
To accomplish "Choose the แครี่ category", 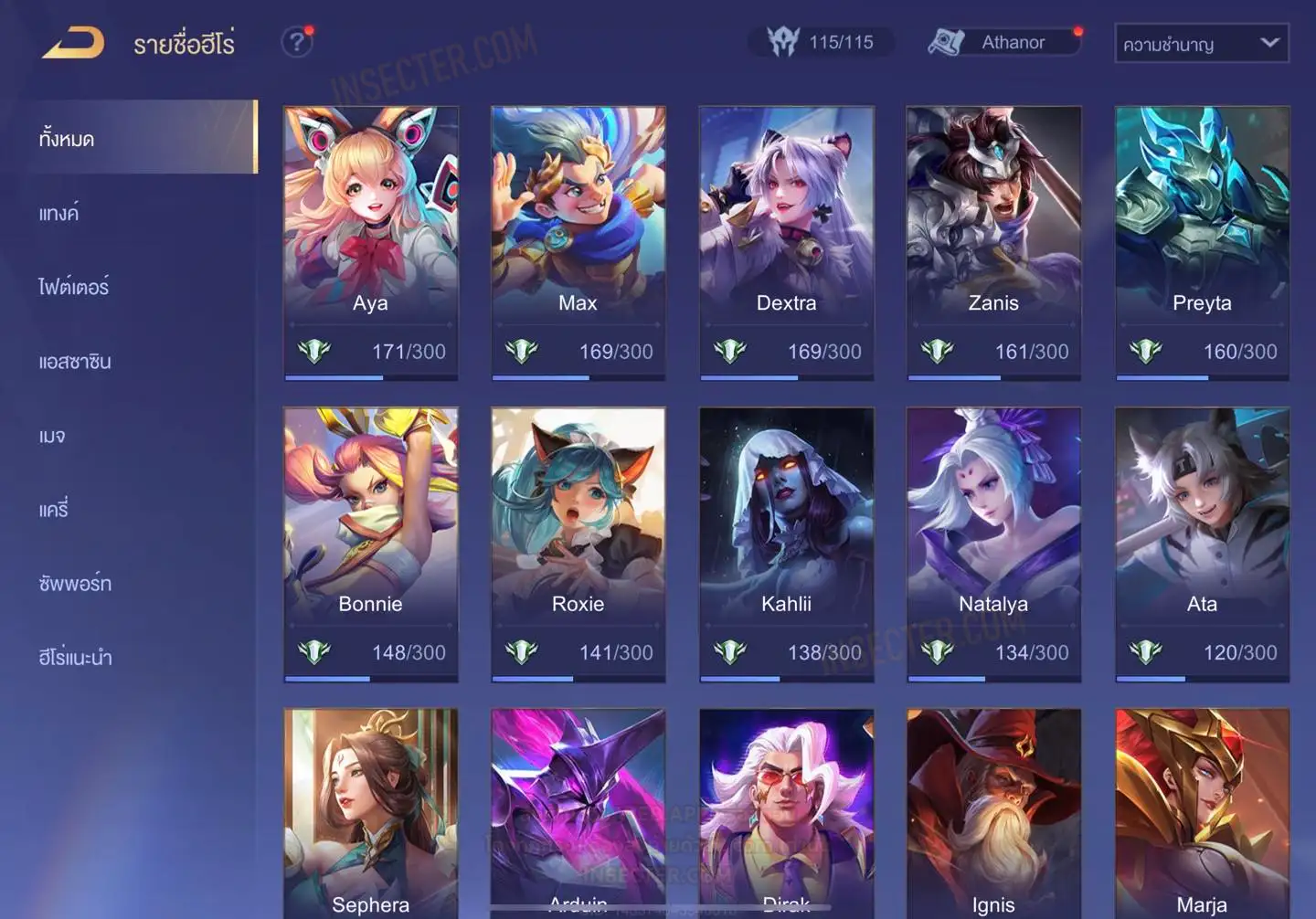I will point(54,510).
